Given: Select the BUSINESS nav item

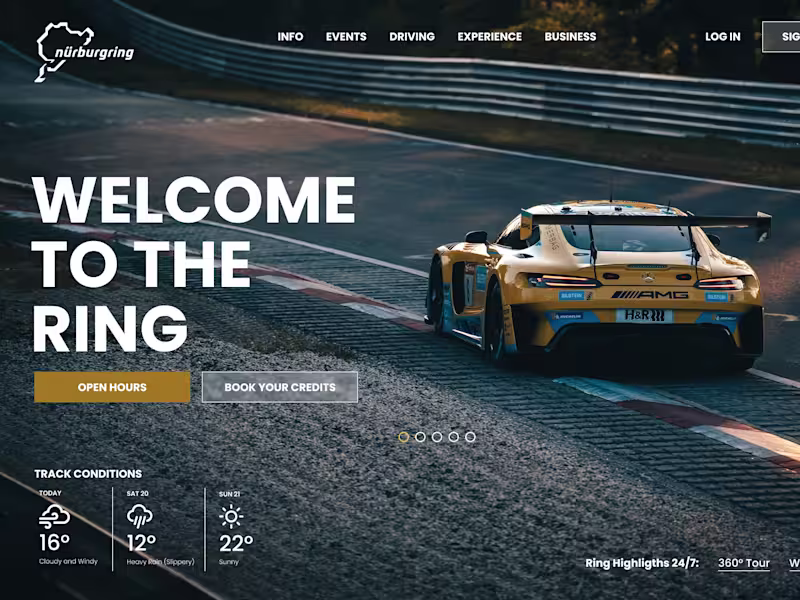Looking at the screenshot, I should tap(570, 37).
